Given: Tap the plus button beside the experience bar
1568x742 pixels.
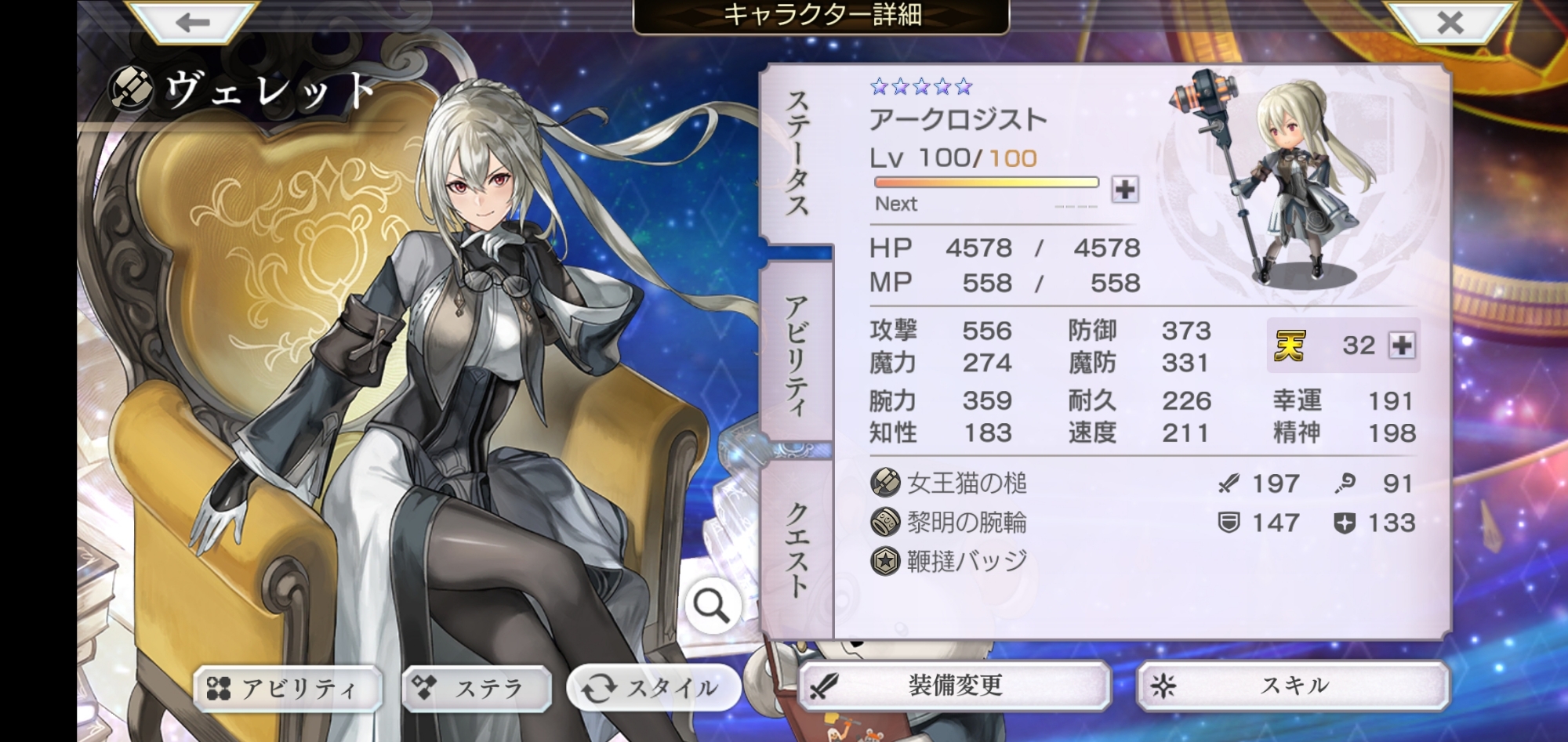Looking at the screenshot, I should pos(1125,189).
